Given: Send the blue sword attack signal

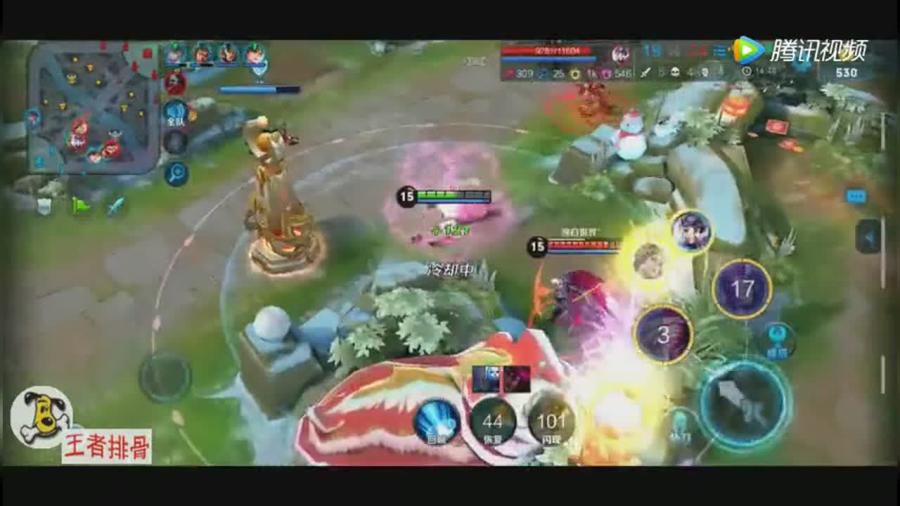Looking at the screenshot, I should click(116, 205).
